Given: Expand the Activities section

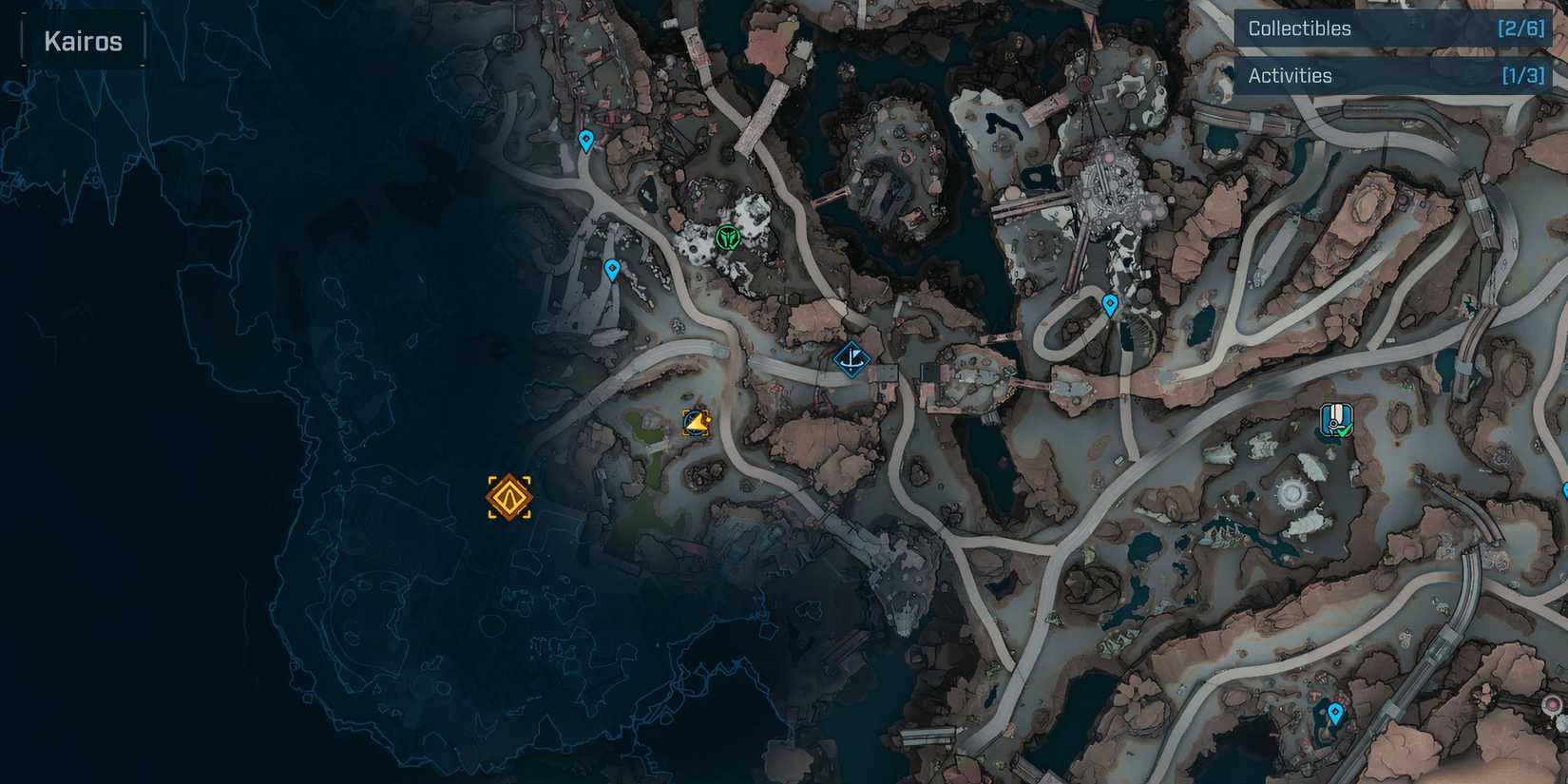Looking at the screenshot, I should pyautogui.click(x=1291, y=74).
